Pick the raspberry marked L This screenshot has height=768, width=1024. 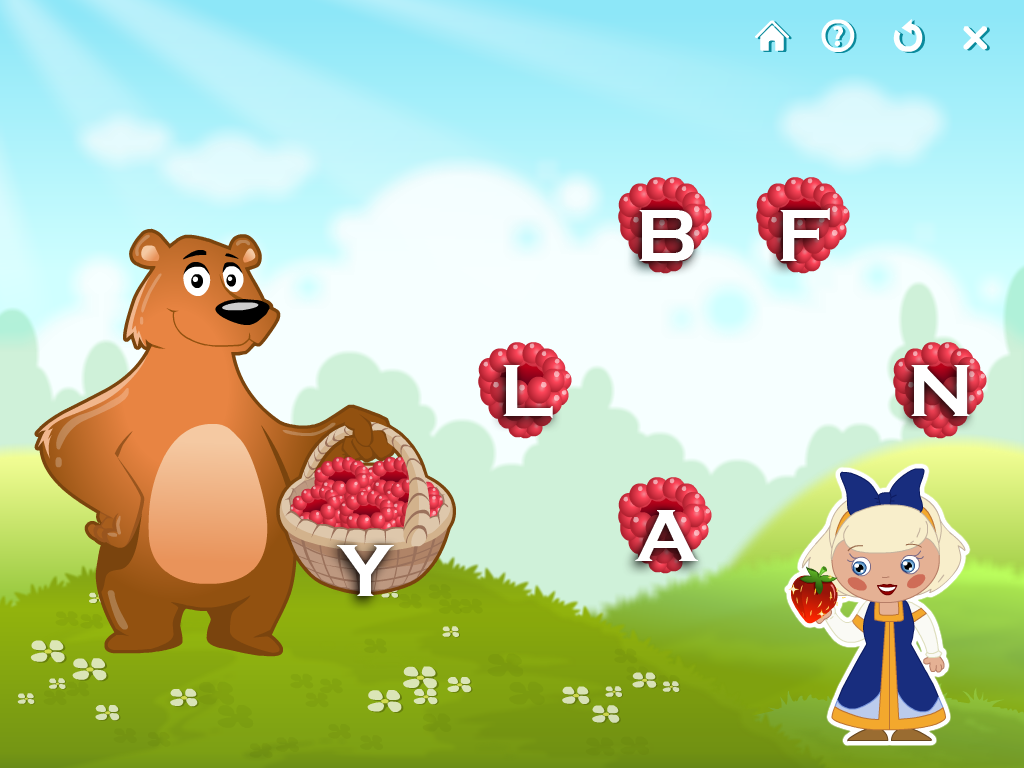524,390
